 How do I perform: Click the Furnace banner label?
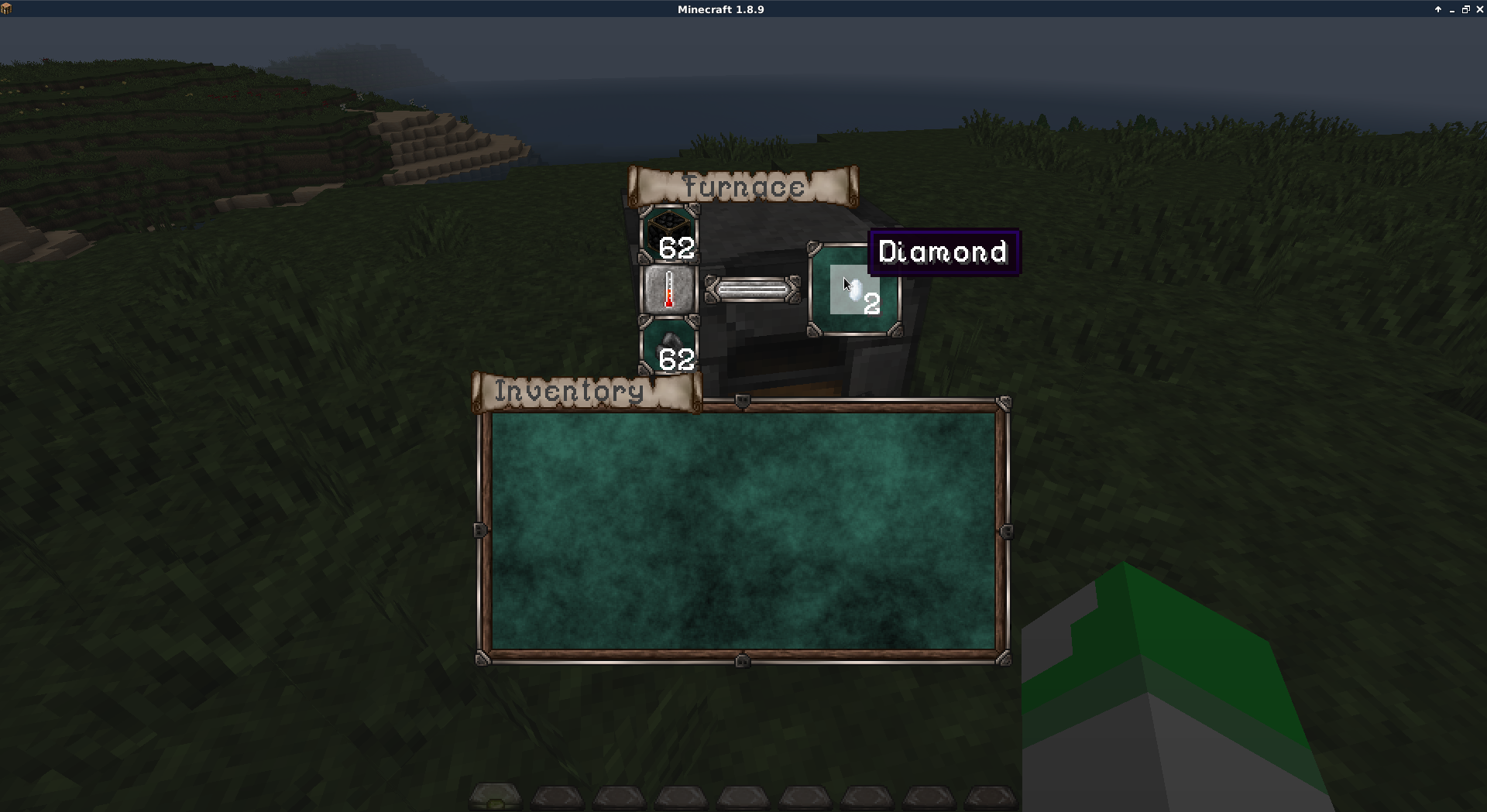(x=743, y=186)
